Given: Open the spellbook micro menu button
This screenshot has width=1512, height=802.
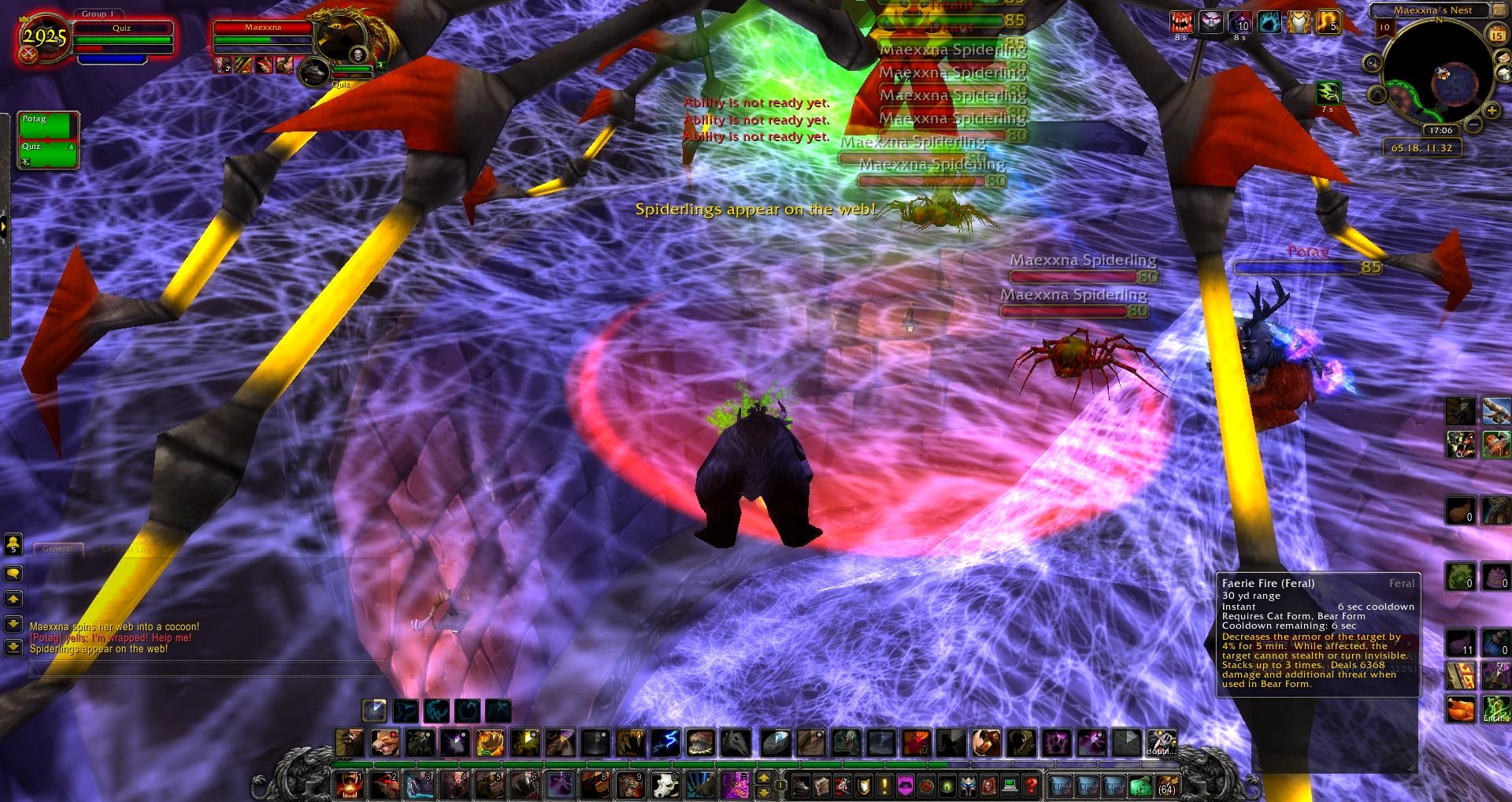Looking at the screenshot, I should [x=821, y=785].
